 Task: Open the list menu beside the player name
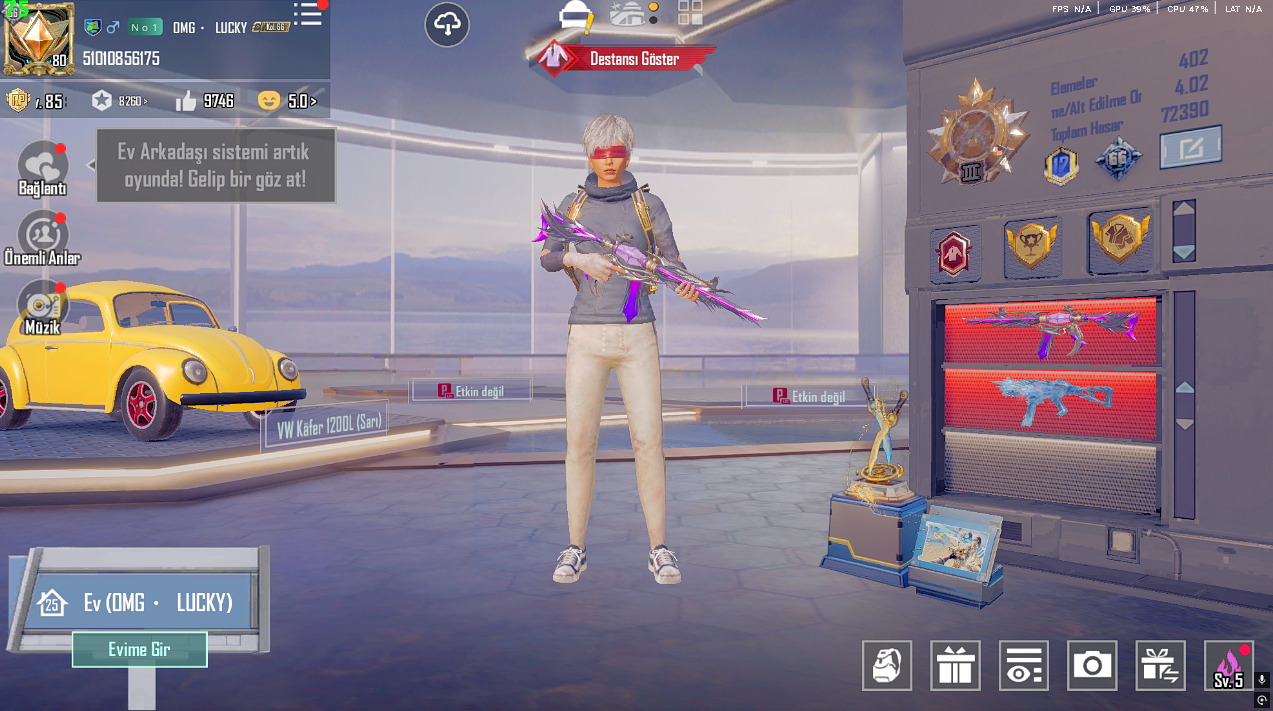308,15
